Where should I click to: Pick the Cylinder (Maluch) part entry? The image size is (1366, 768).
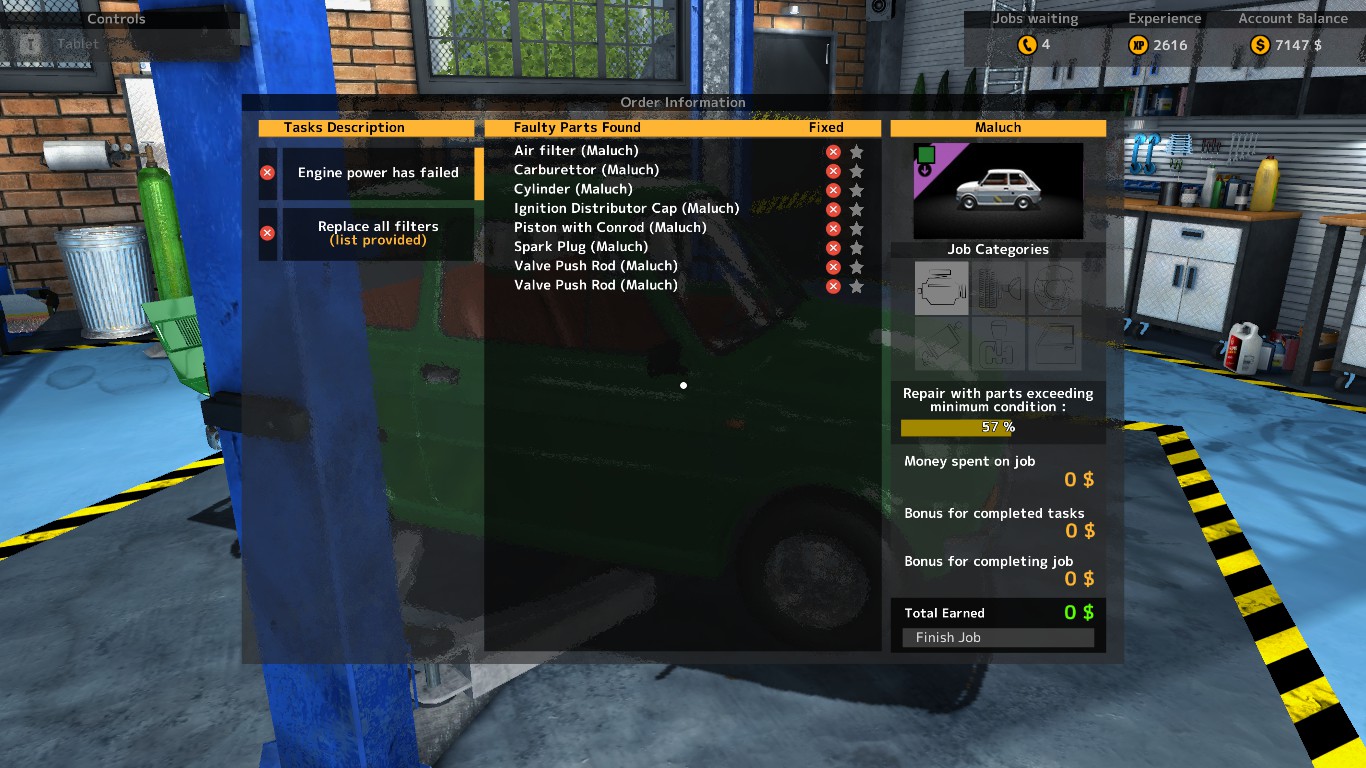[573, 189]
